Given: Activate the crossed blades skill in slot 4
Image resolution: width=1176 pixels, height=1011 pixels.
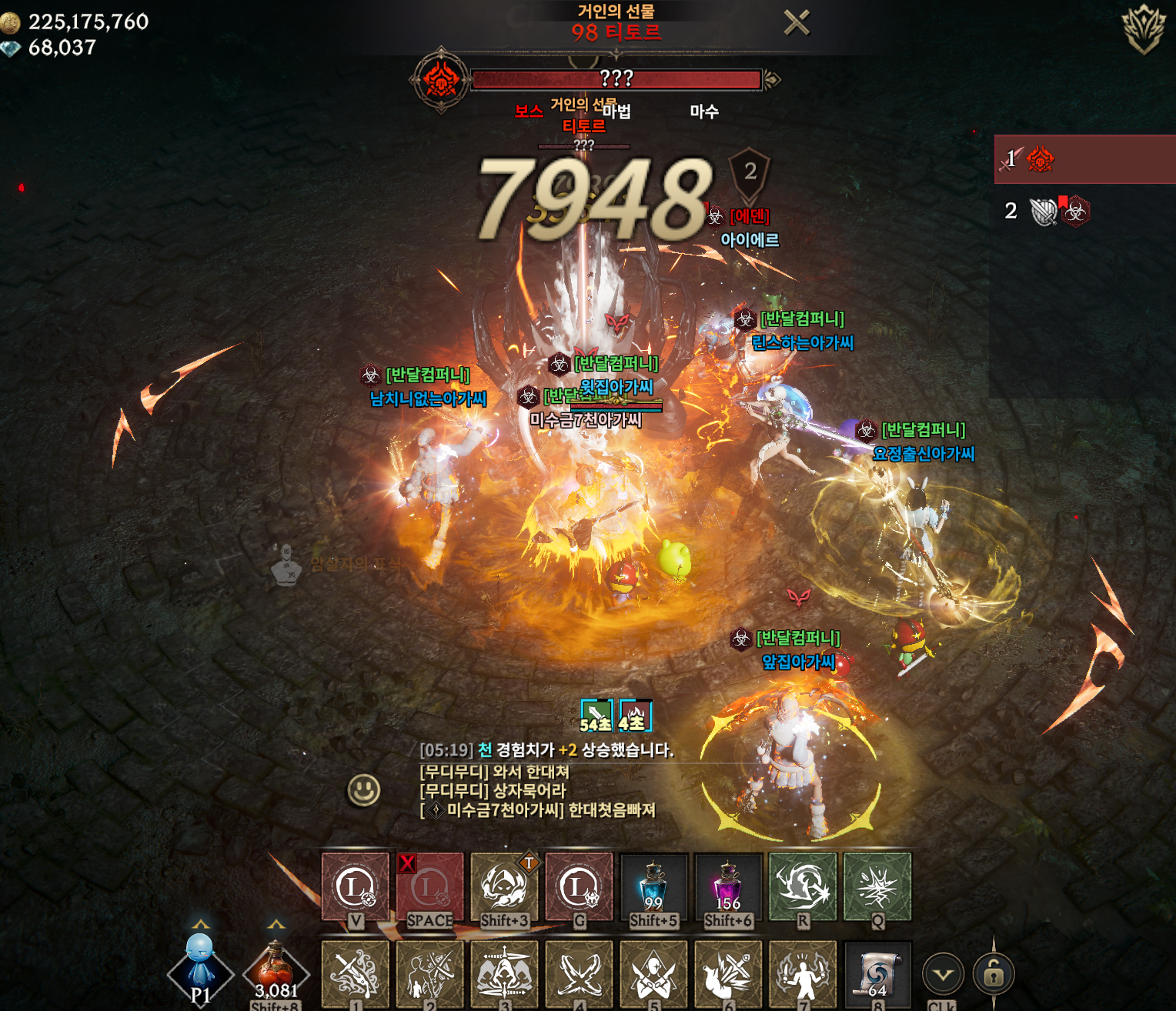Looking at the screenshot, I should [579, 973].
